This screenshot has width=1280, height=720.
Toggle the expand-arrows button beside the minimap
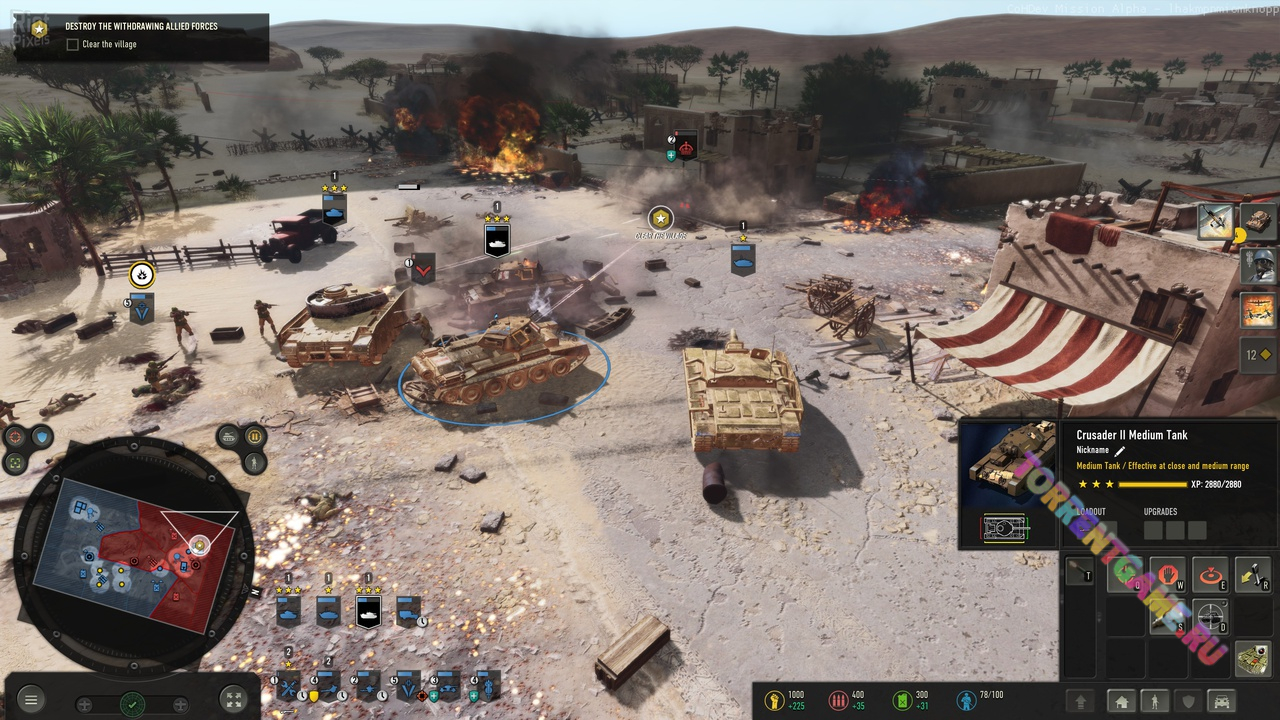pos(232,700)
